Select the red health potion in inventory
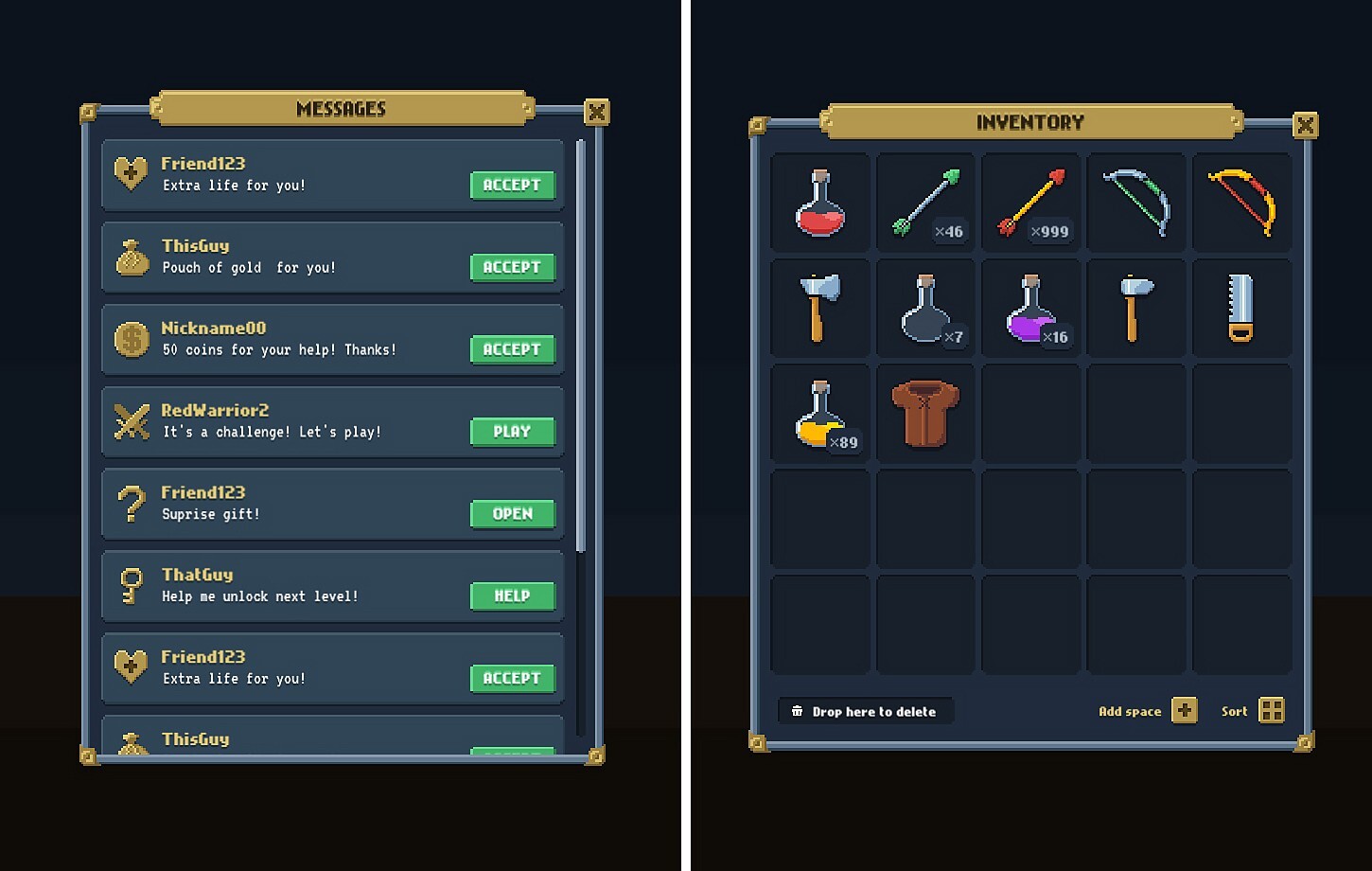Image resolution: width=1372 pixels, height=871 pixels. pyautogui.click(x=819, y=202)
